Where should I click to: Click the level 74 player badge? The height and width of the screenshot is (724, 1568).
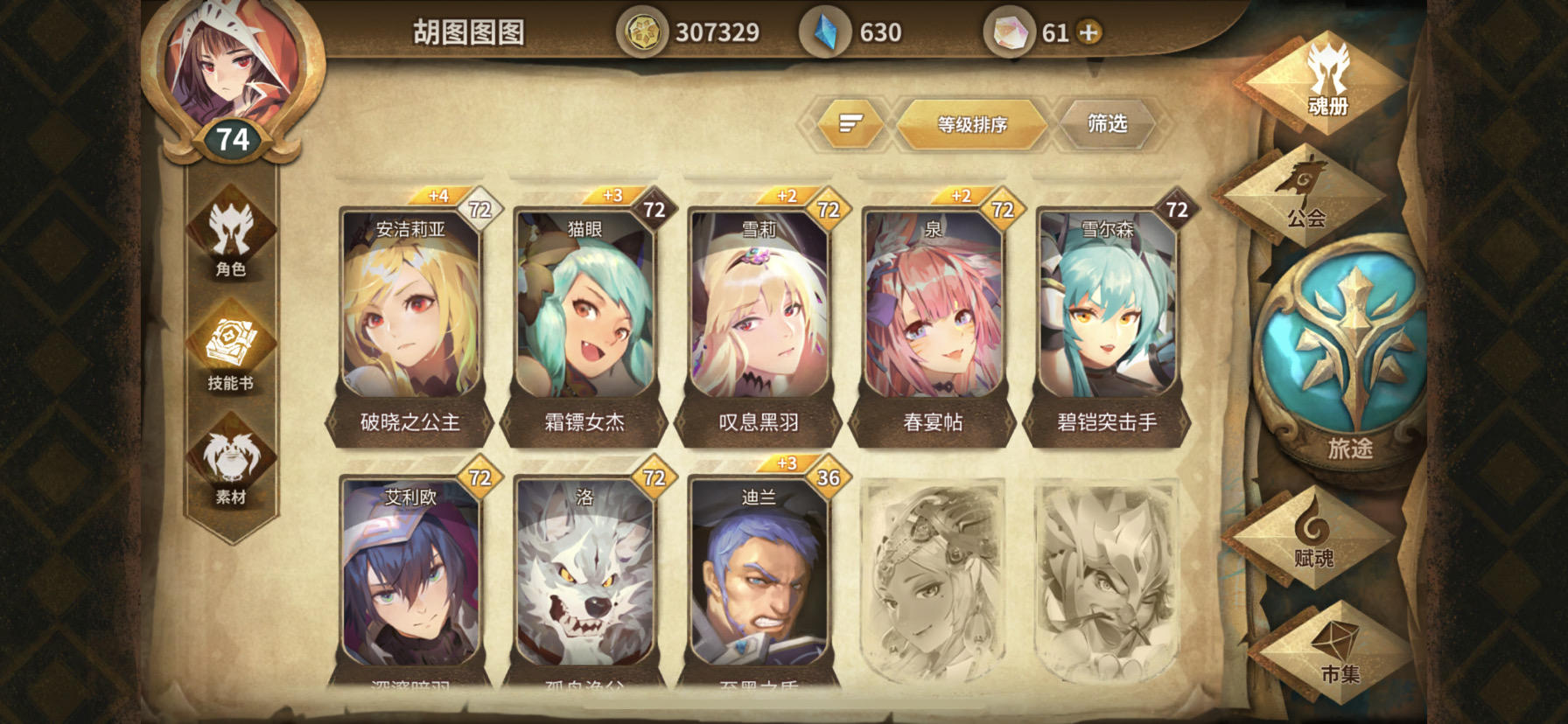coord(232,136)
